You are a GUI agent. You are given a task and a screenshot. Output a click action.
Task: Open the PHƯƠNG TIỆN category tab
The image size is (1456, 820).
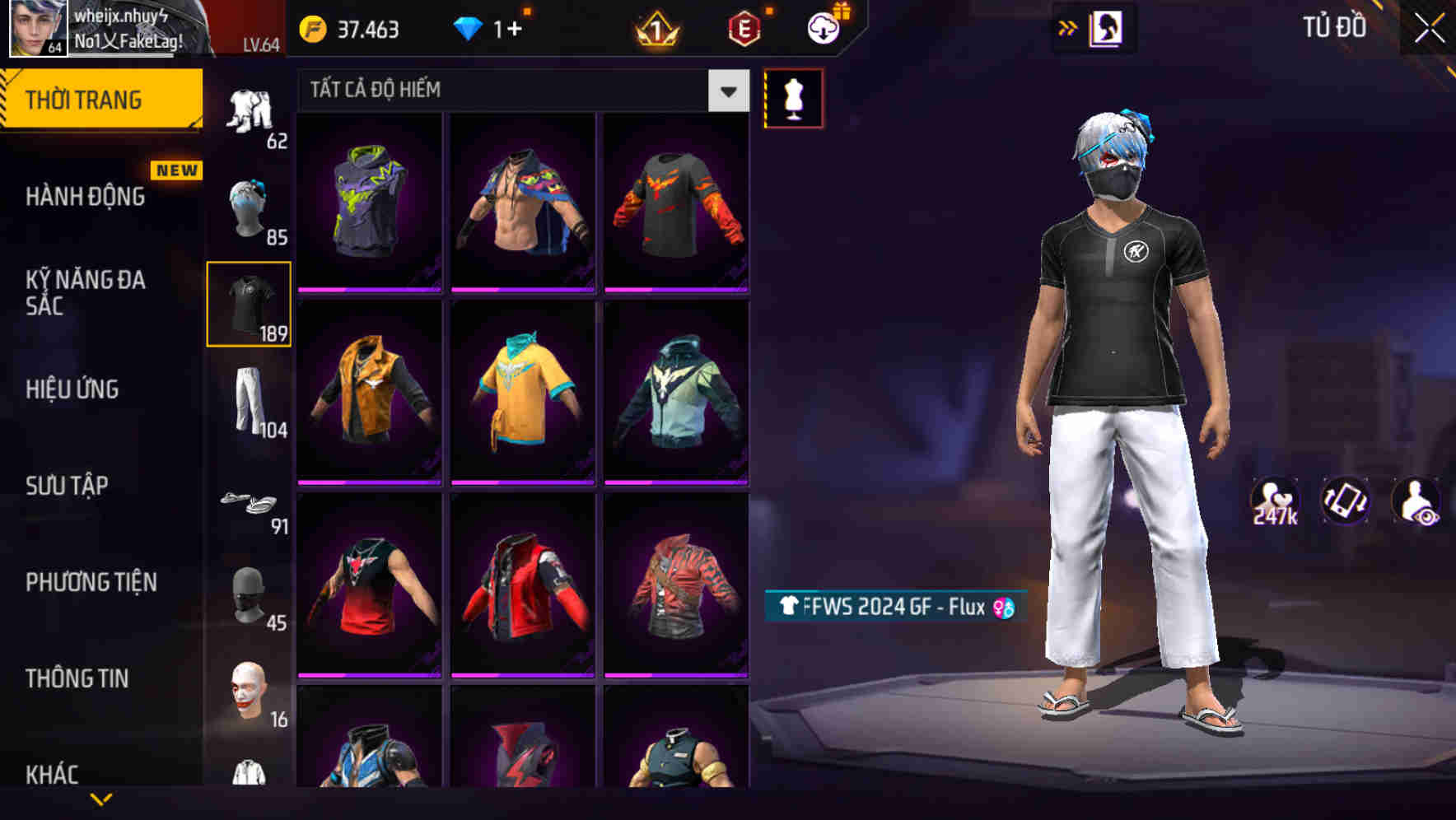(x=91, y=581)
